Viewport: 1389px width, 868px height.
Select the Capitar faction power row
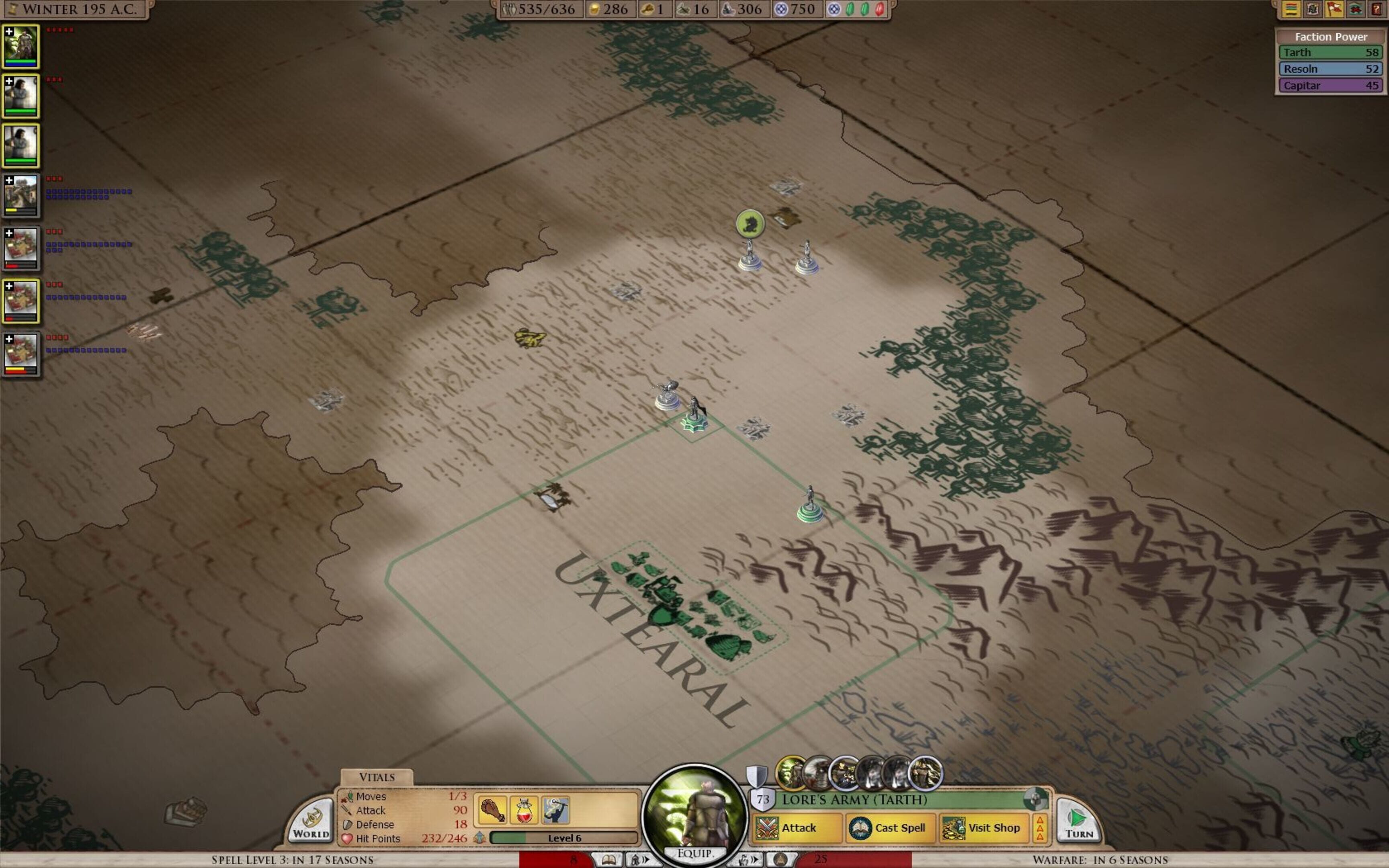1330,86
